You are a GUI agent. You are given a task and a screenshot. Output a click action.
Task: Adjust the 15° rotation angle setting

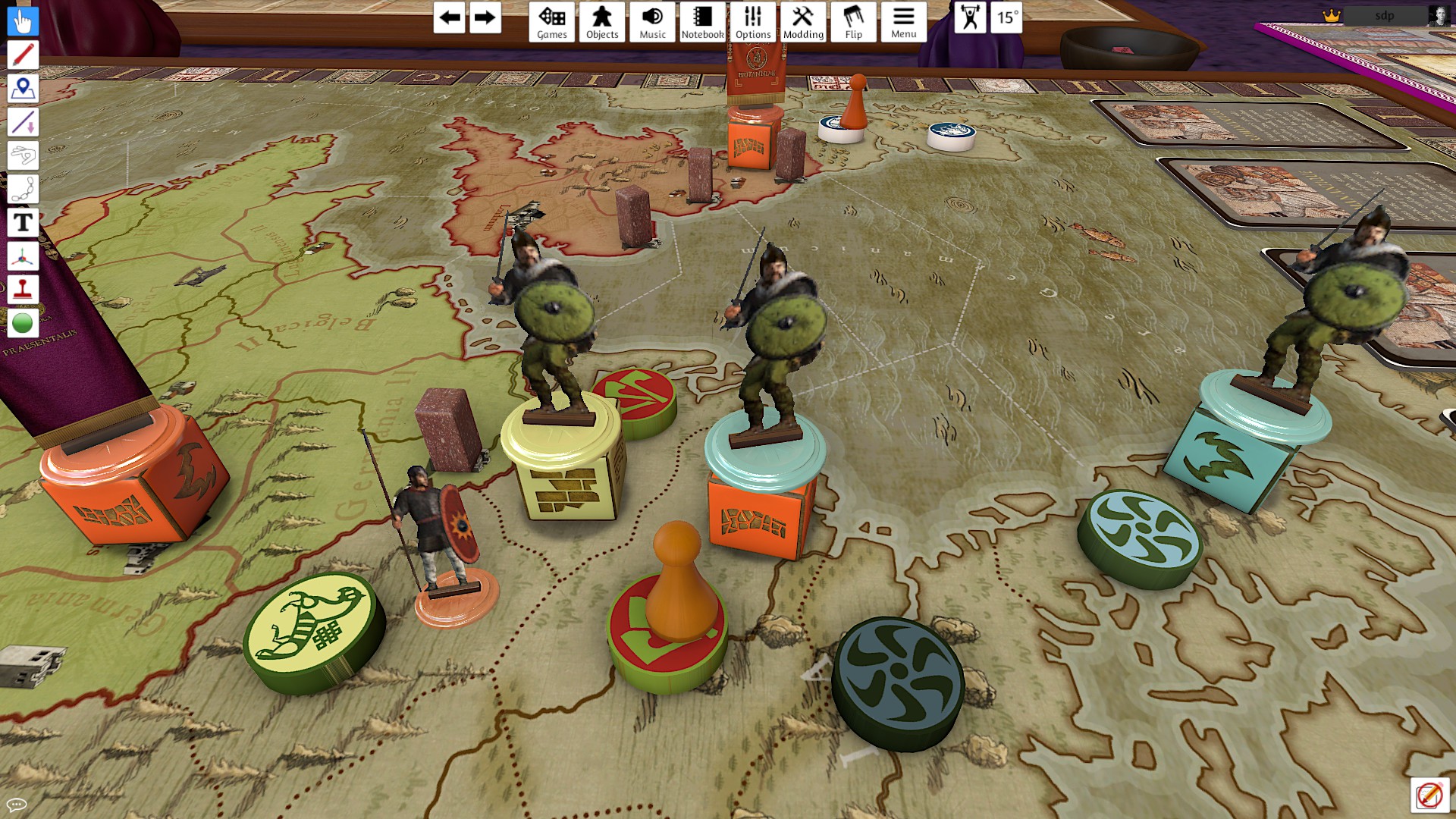pos(1006,19)
